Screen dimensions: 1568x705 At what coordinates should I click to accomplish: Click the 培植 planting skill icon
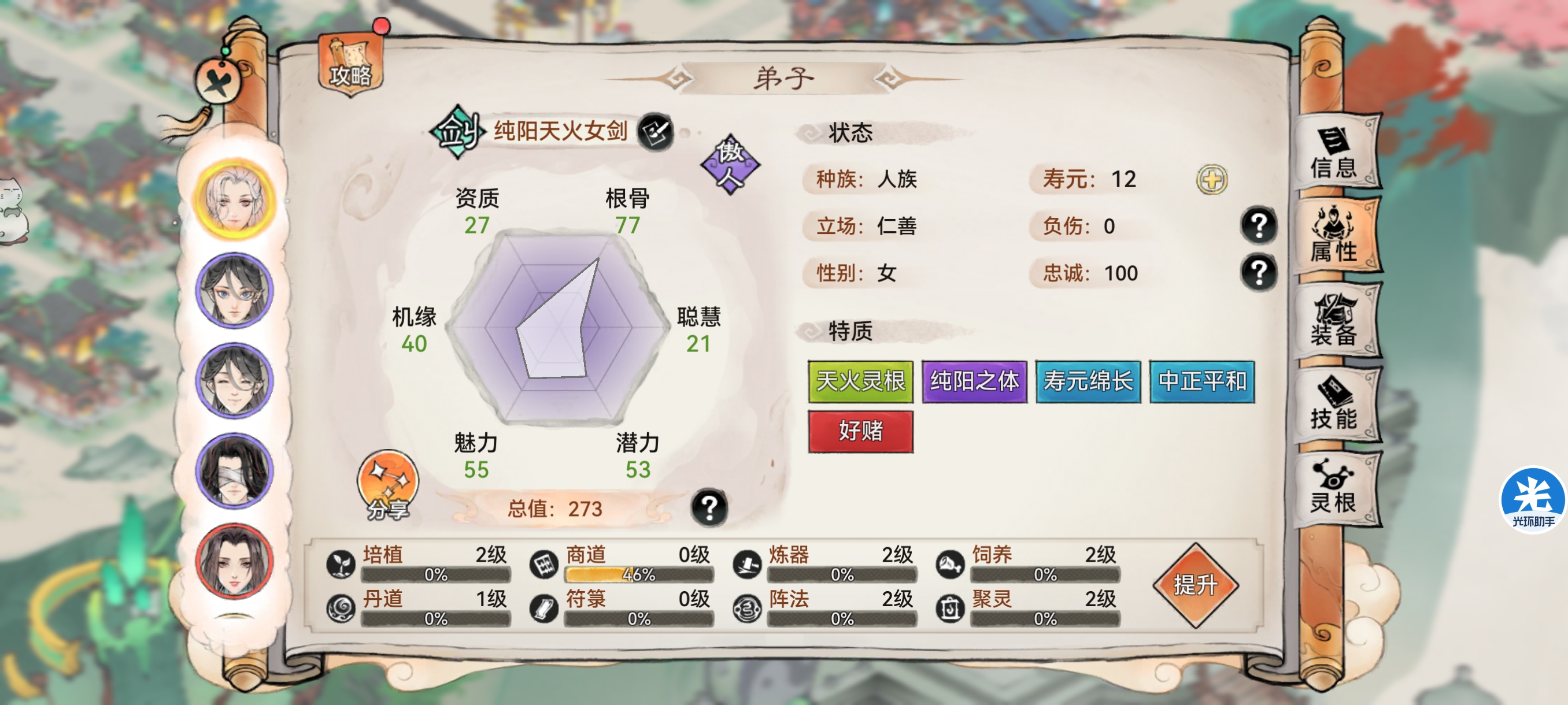341,565
